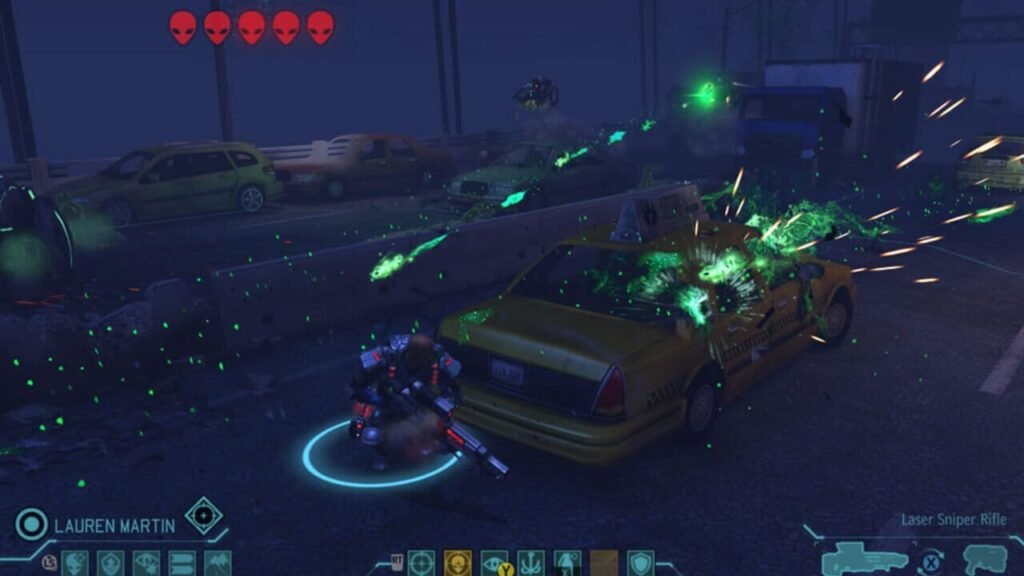Use the grappling hook ability

pos(530,563)
